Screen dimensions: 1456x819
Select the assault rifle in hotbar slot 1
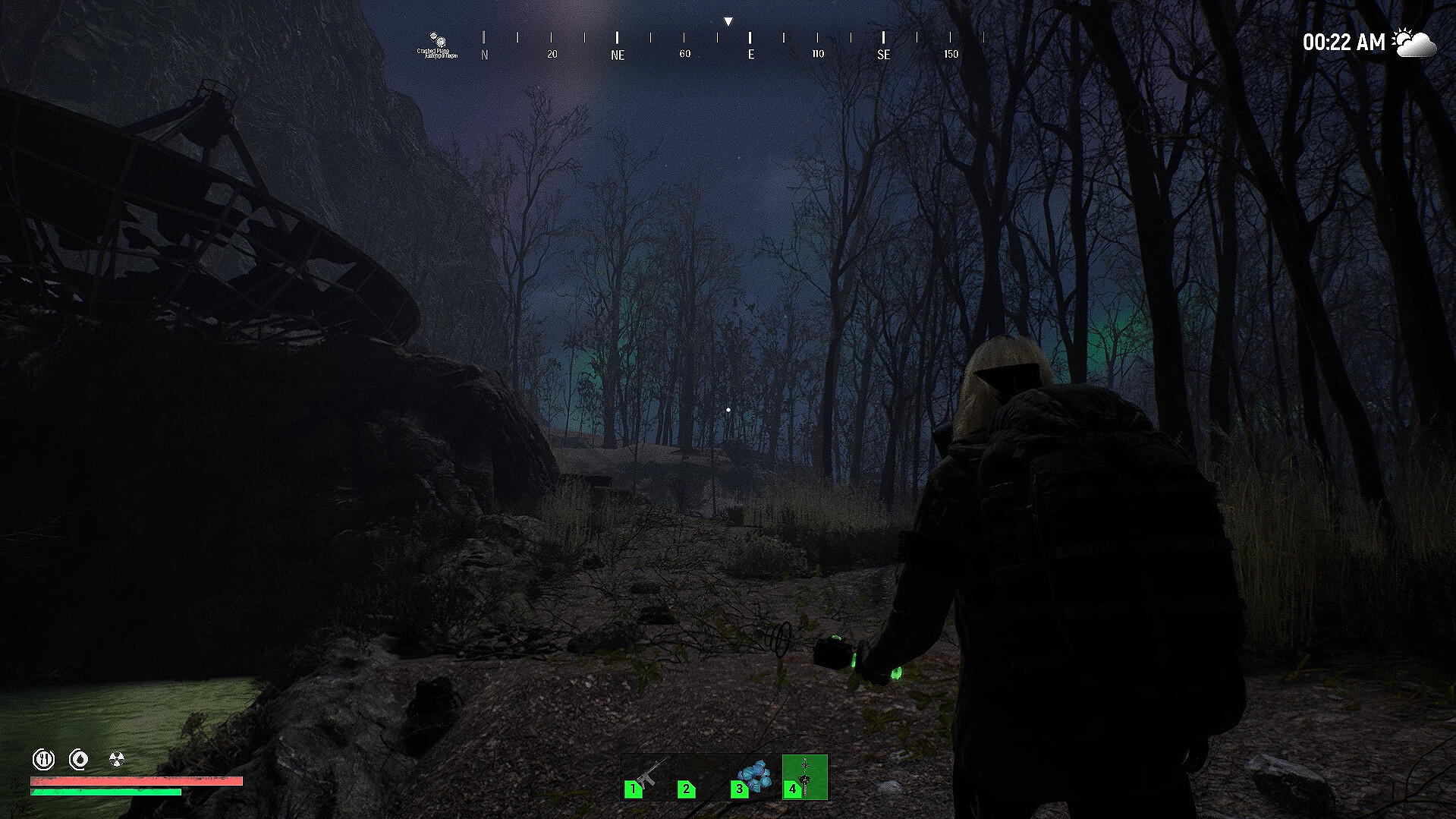pos(645,776)
